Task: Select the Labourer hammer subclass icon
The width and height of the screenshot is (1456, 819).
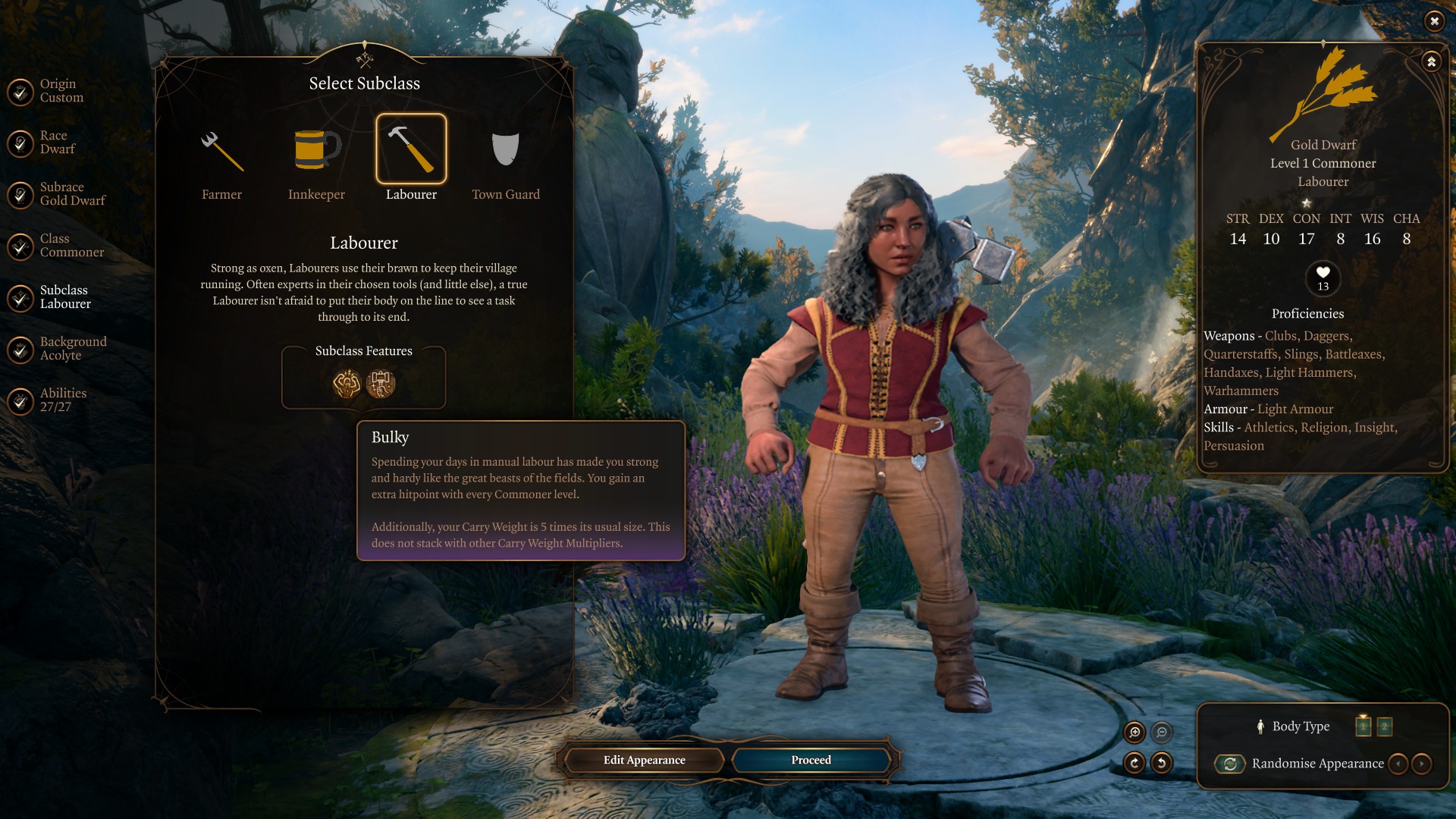Action: click(x=411, y=149)
